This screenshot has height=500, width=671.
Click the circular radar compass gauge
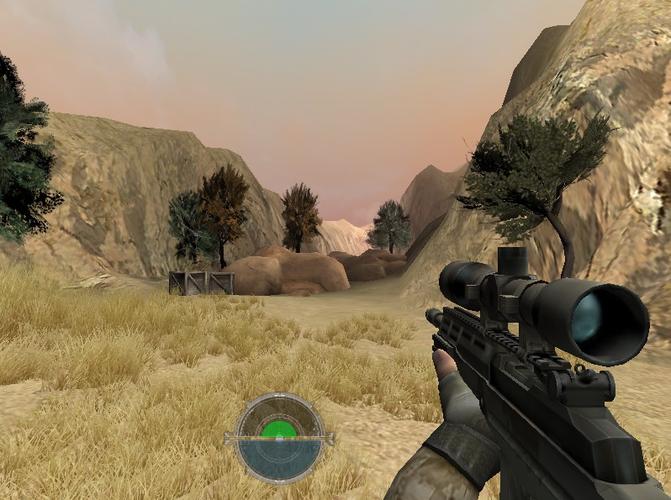279,437
